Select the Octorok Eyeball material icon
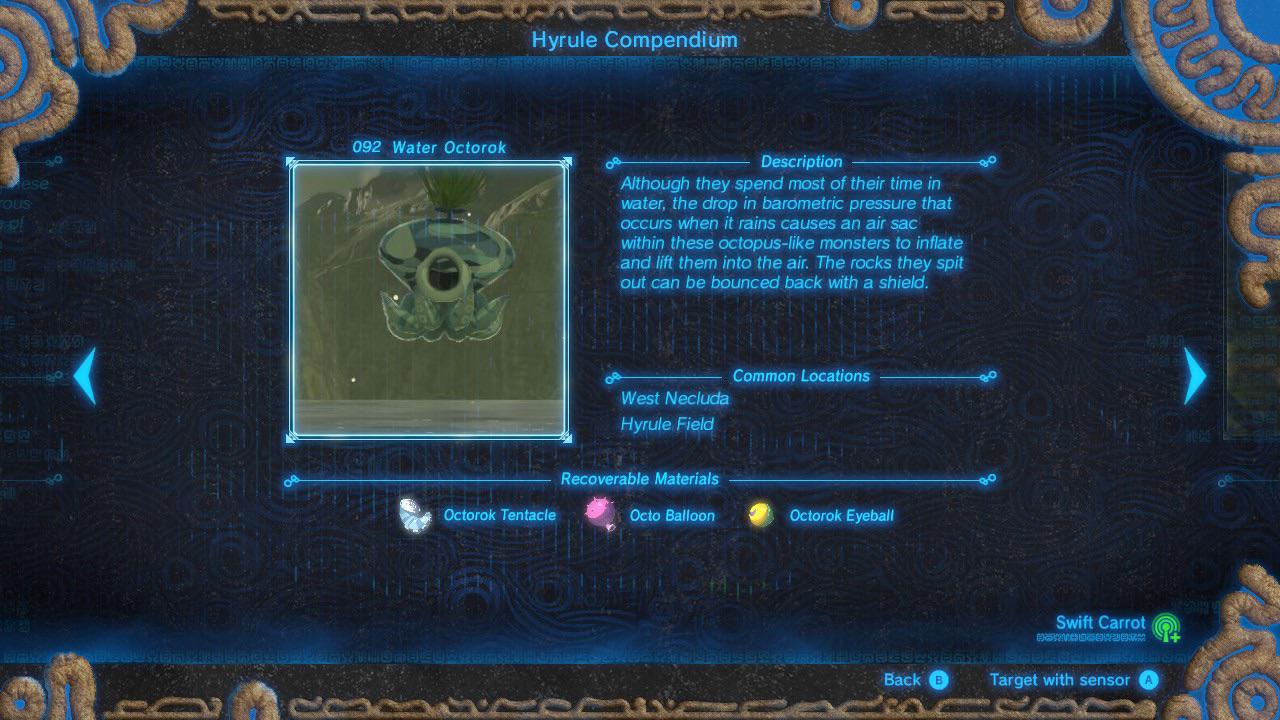 pyautogui.click(x=762, y=514)
